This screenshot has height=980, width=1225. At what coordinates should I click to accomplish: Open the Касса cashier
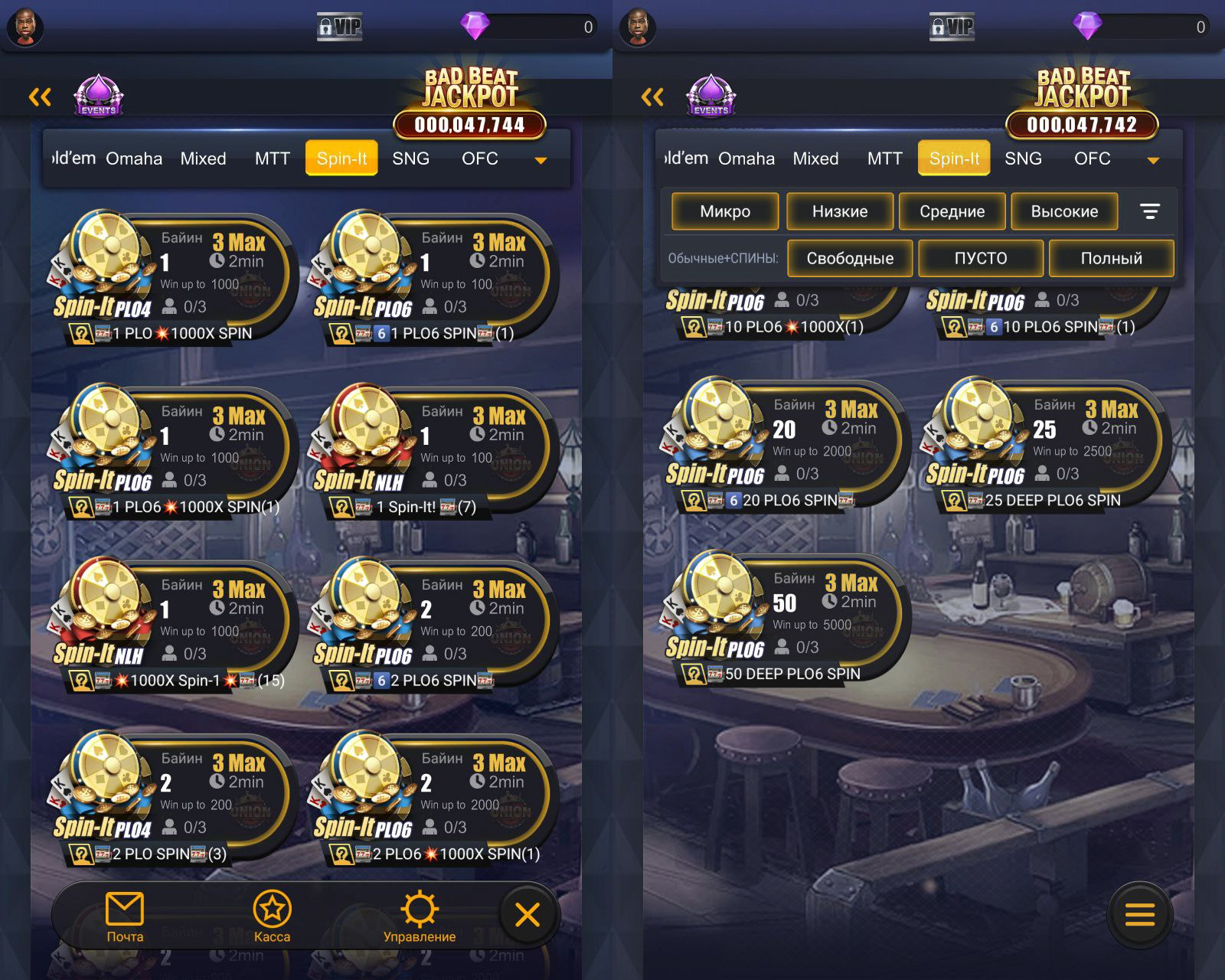coord(272,916)
